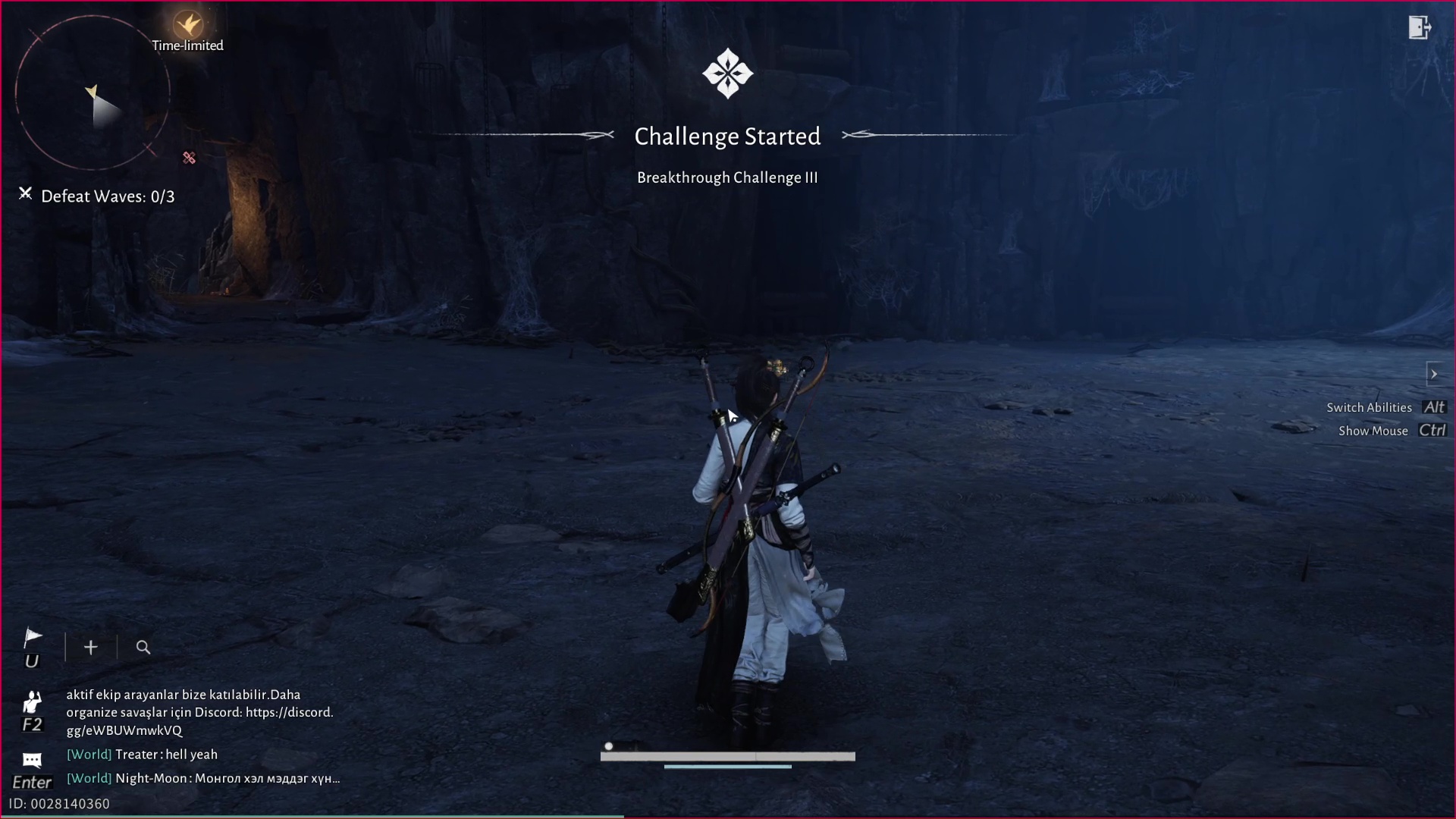
Task: Expand the right side panel arrow
Action: pyautogui.click(x=1433, y=374)
